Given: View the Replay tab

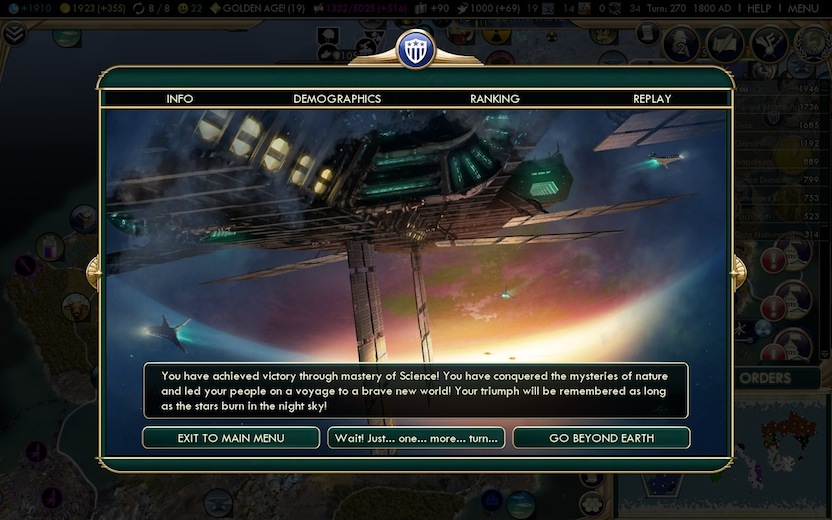Looking at the screenshot, I should 652,99.
